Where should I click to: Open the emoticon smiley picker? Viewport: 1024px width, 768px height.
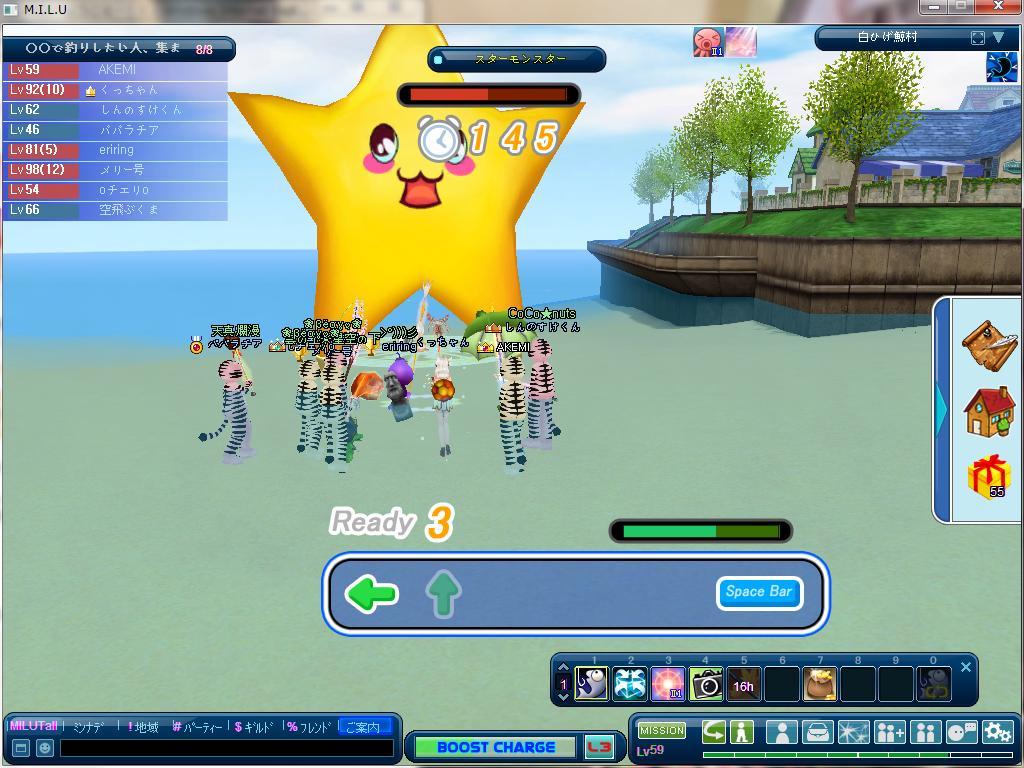tap(45, 748)
